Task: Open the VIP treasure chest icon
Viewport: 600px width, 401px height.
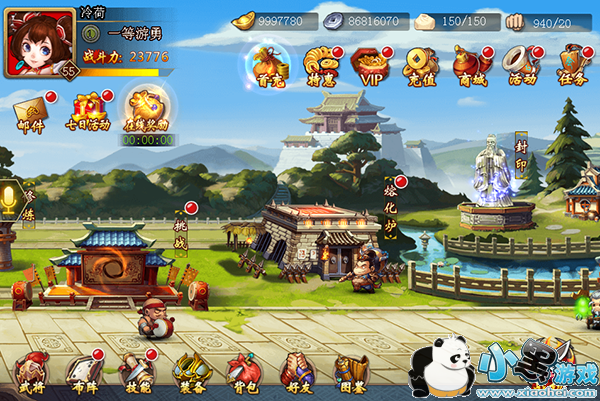Action: click(x=371, y=62)
